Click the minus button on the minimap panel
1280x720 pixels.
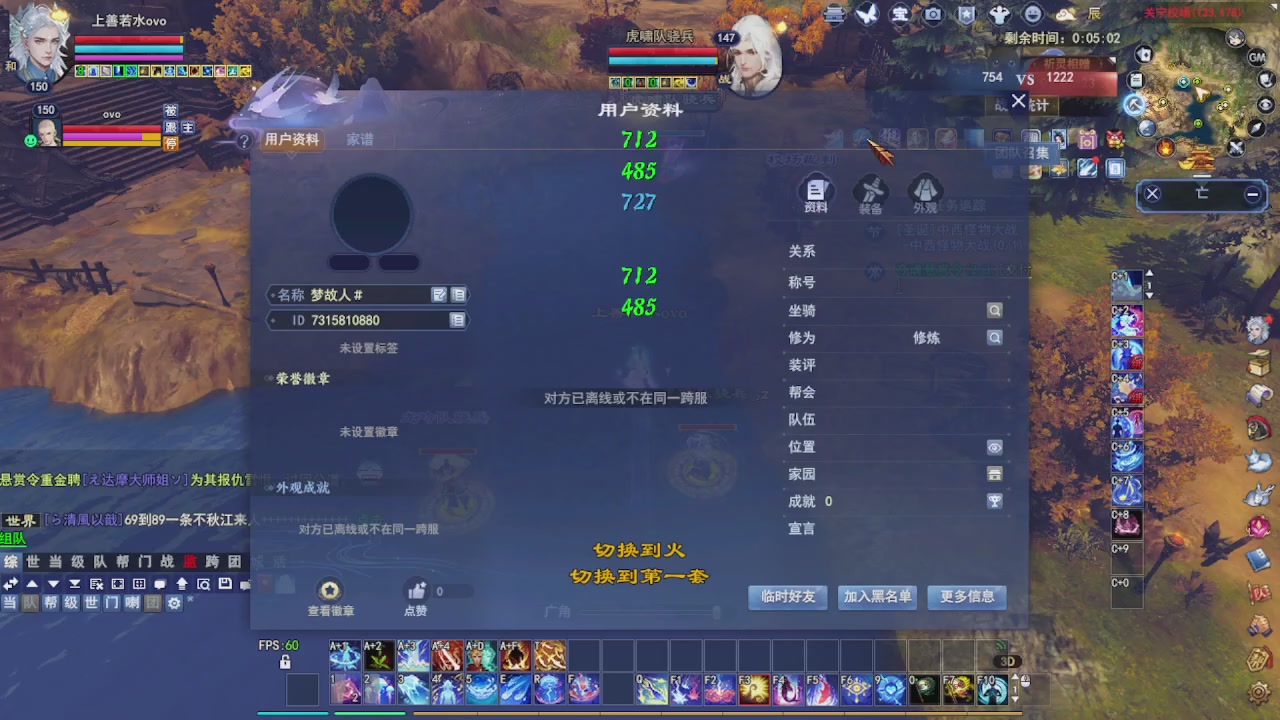click(x=1252, y=196)
